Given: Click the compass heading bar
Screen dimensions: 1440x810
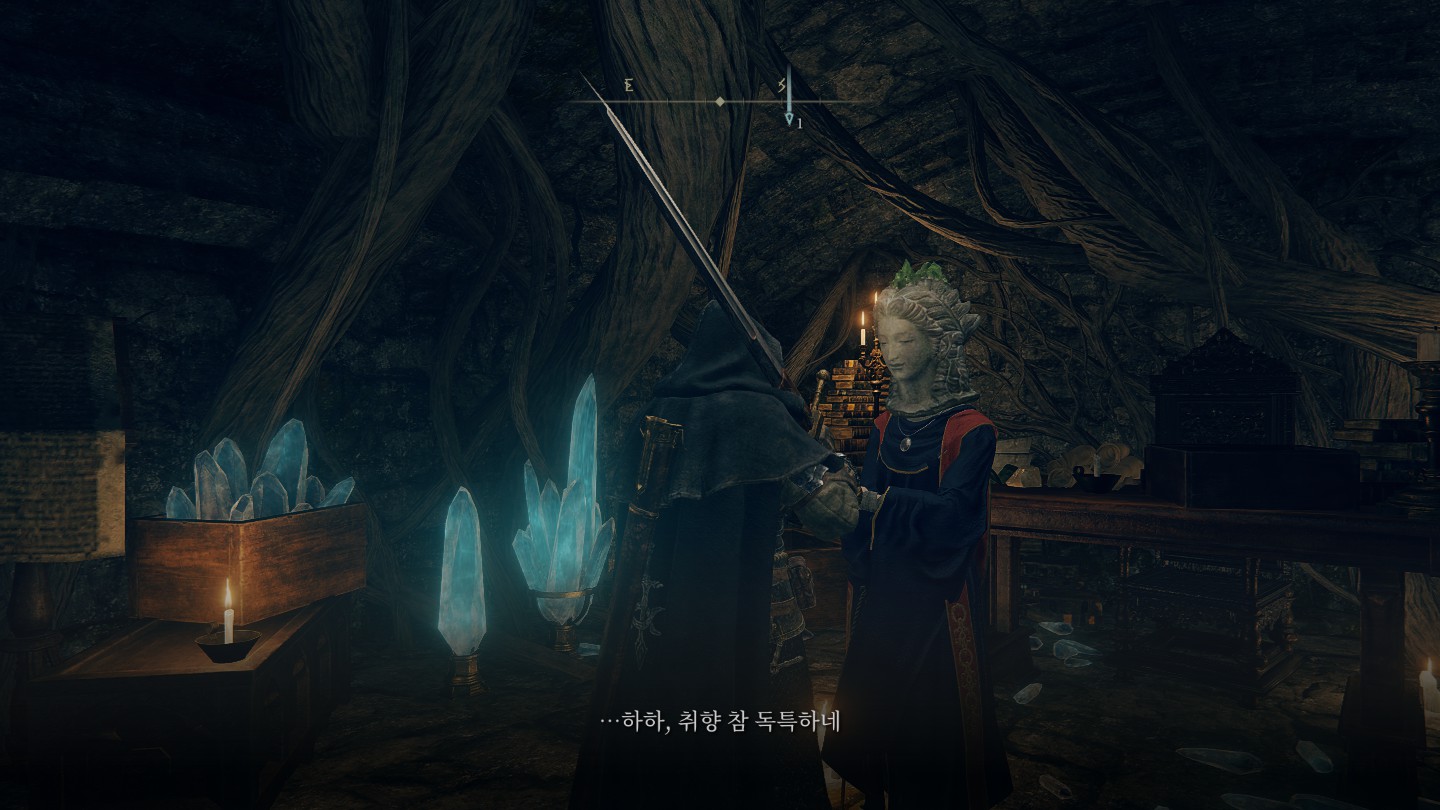Looking at the screenshot, I should pyautogui.click(x=700, y=101).
